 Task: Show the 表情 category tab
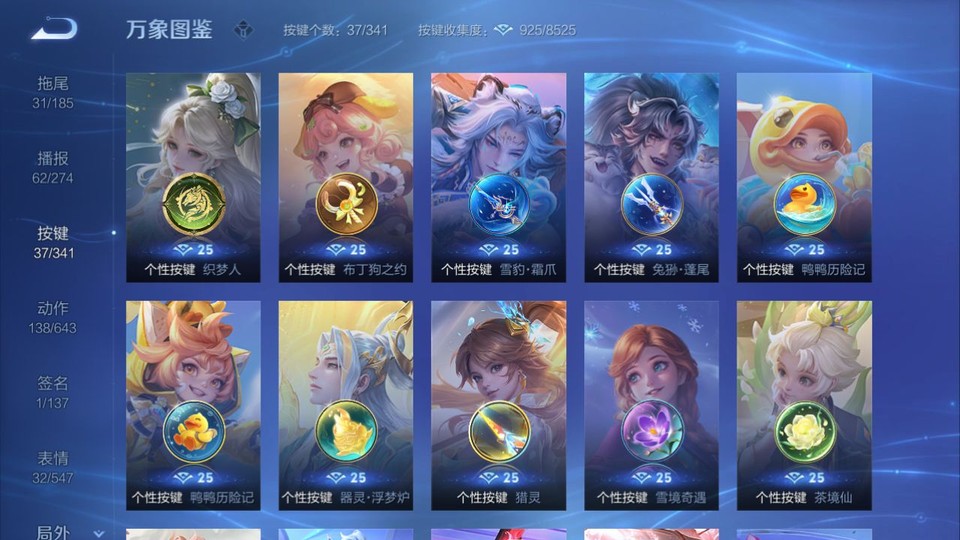coord(53,467)
